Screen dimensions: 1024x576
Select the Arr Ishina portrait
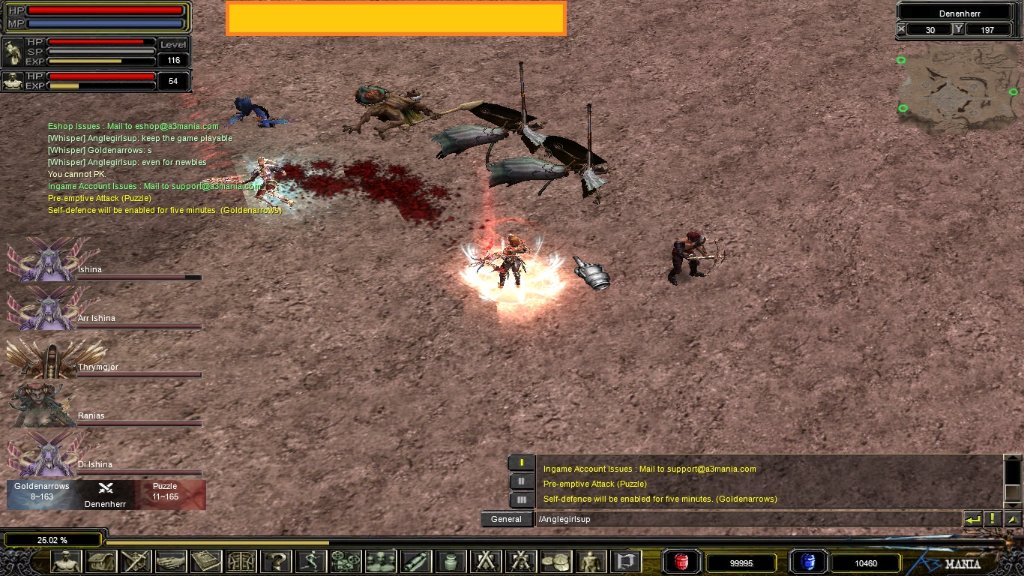click(x=43, y=308)
